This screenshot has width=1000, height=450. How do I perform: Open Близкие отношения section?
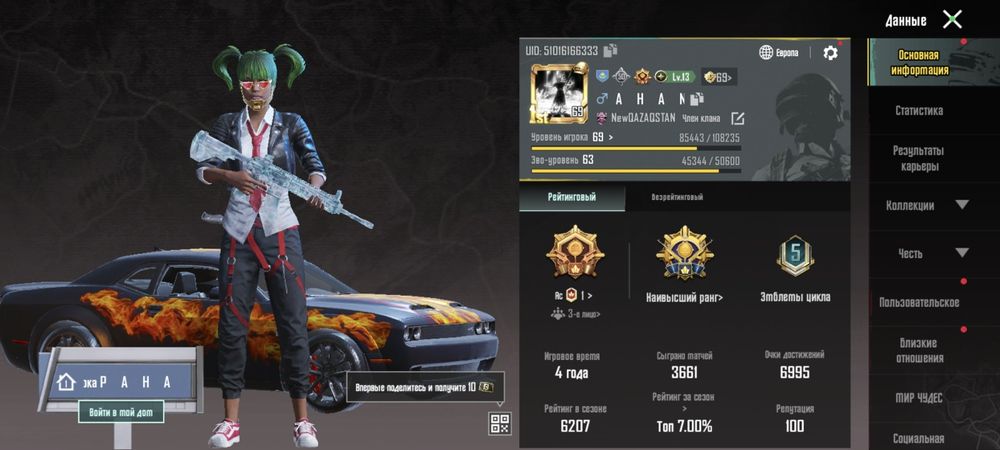(x=918, y=350)
